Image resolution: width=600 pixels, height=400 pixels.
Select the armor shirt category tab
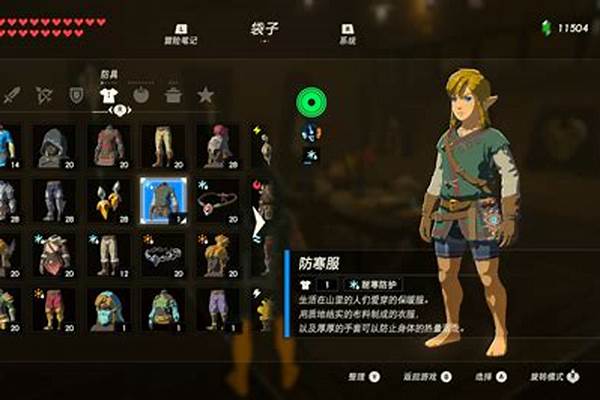(x=109, y=96)
